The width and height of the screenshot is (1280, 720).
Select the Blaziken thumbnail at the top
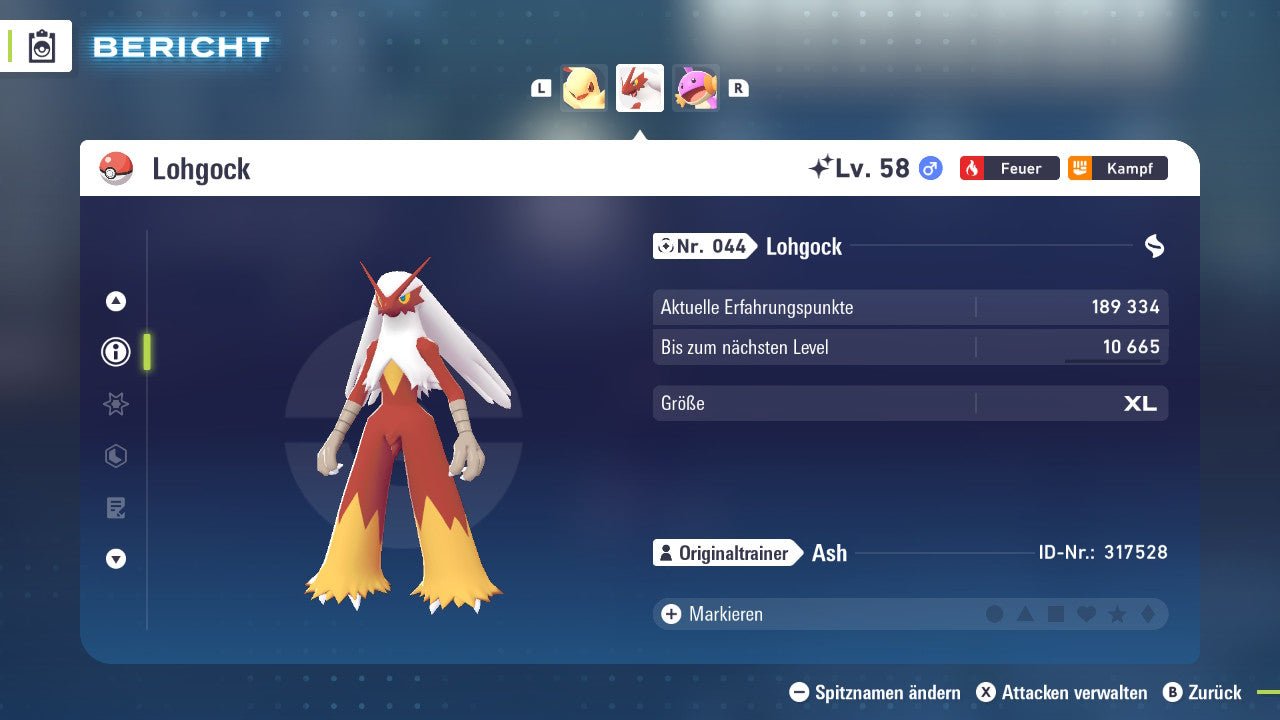point(640,87)
